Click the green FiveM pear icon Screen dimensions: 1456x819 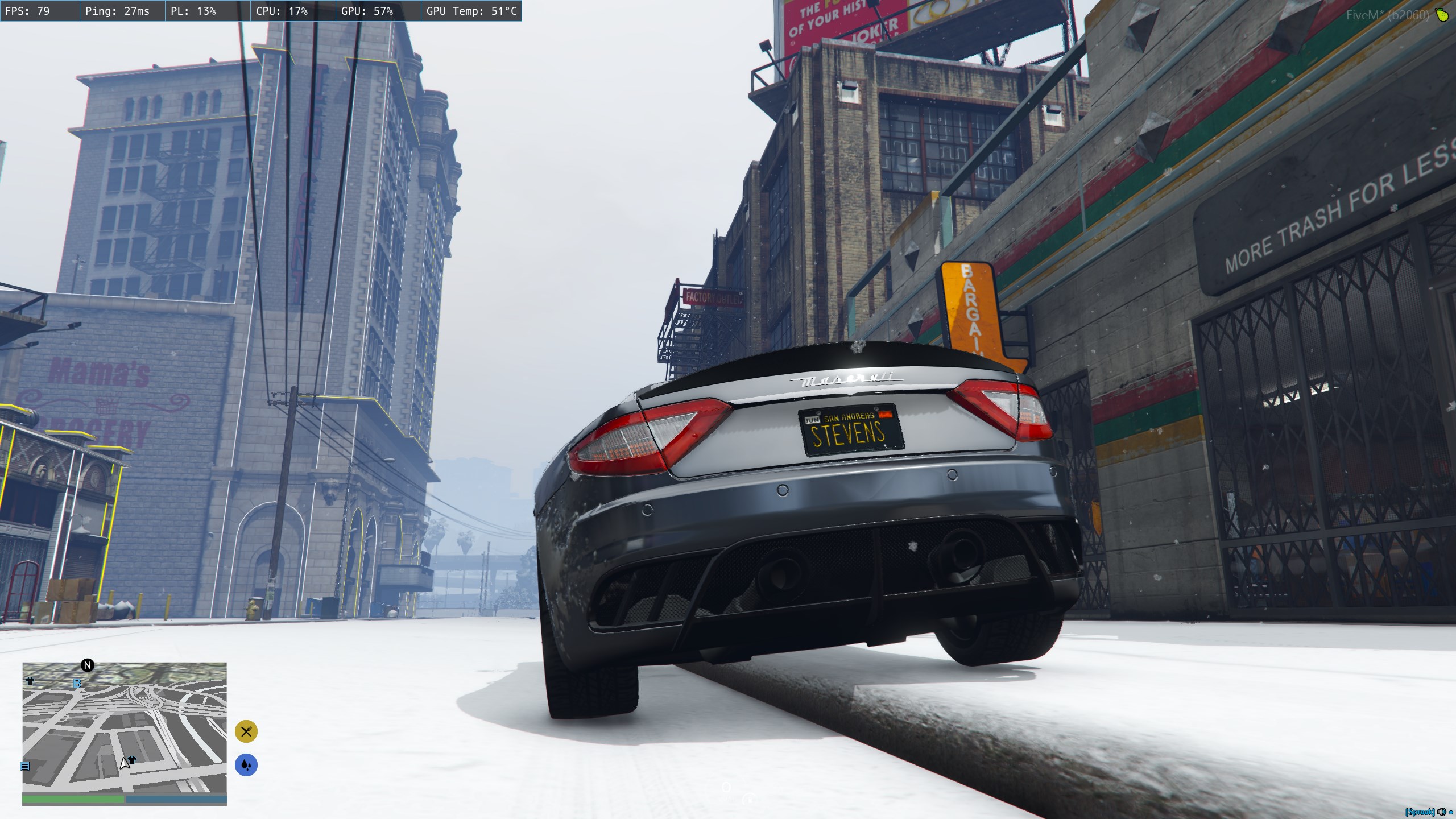pos(1441,15)
